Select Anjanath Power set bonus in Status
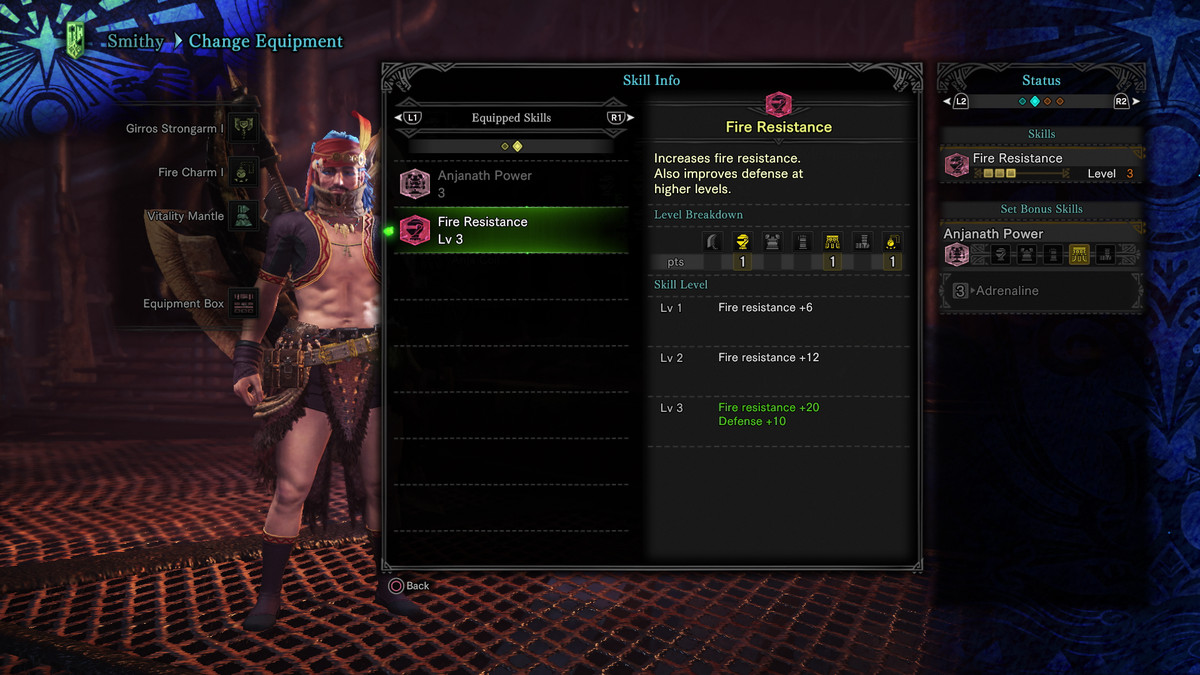This screenshot has width=1200, height=675. click(1041, 244)
